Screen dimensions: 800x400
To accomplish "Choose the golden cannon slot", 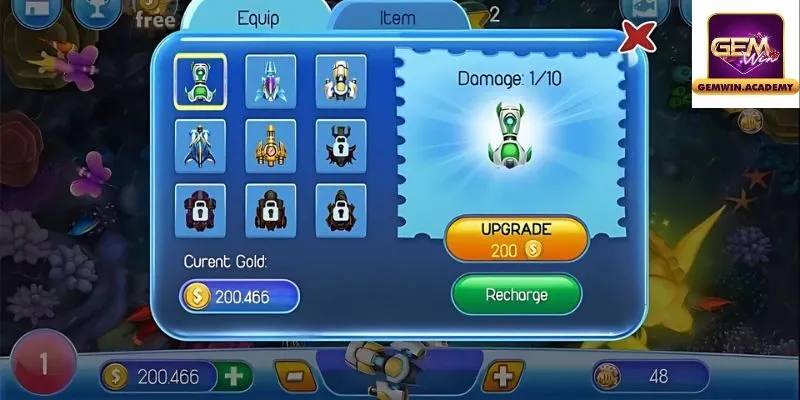I will tap(271, 145).
